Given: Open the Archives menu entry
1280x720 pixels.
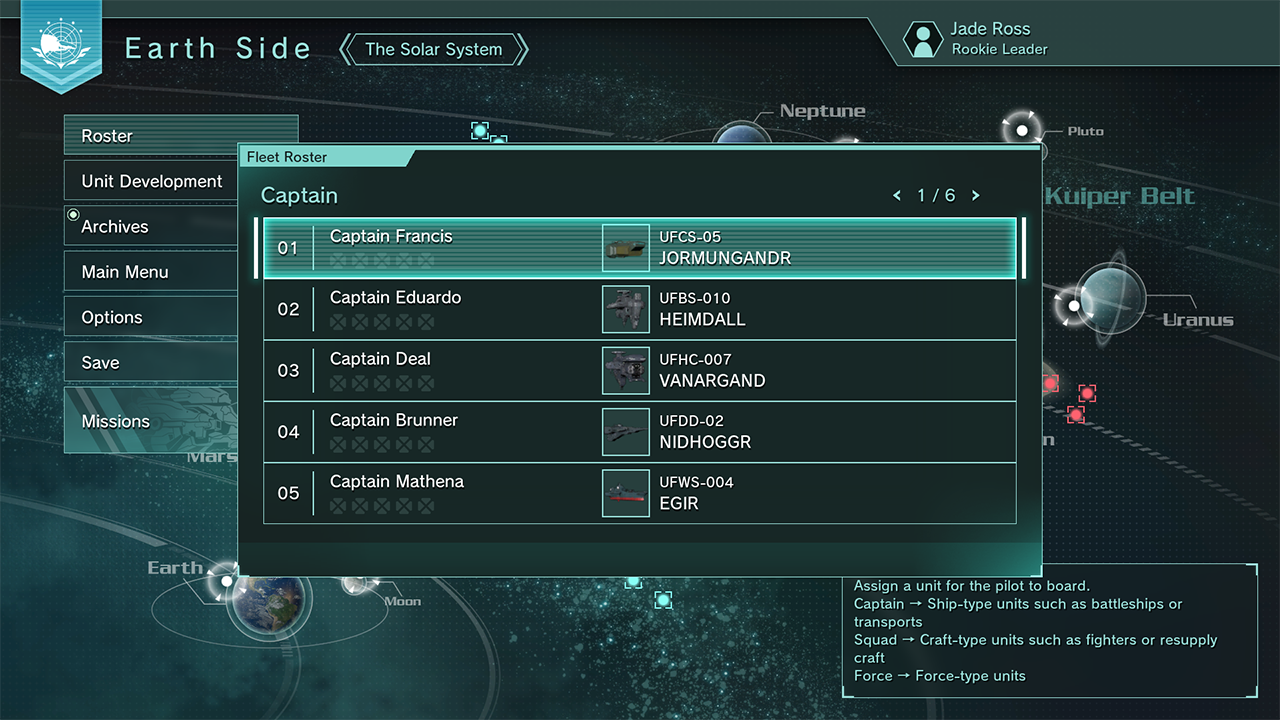Looking at the screenshot, I should click(x=150, y=227).
